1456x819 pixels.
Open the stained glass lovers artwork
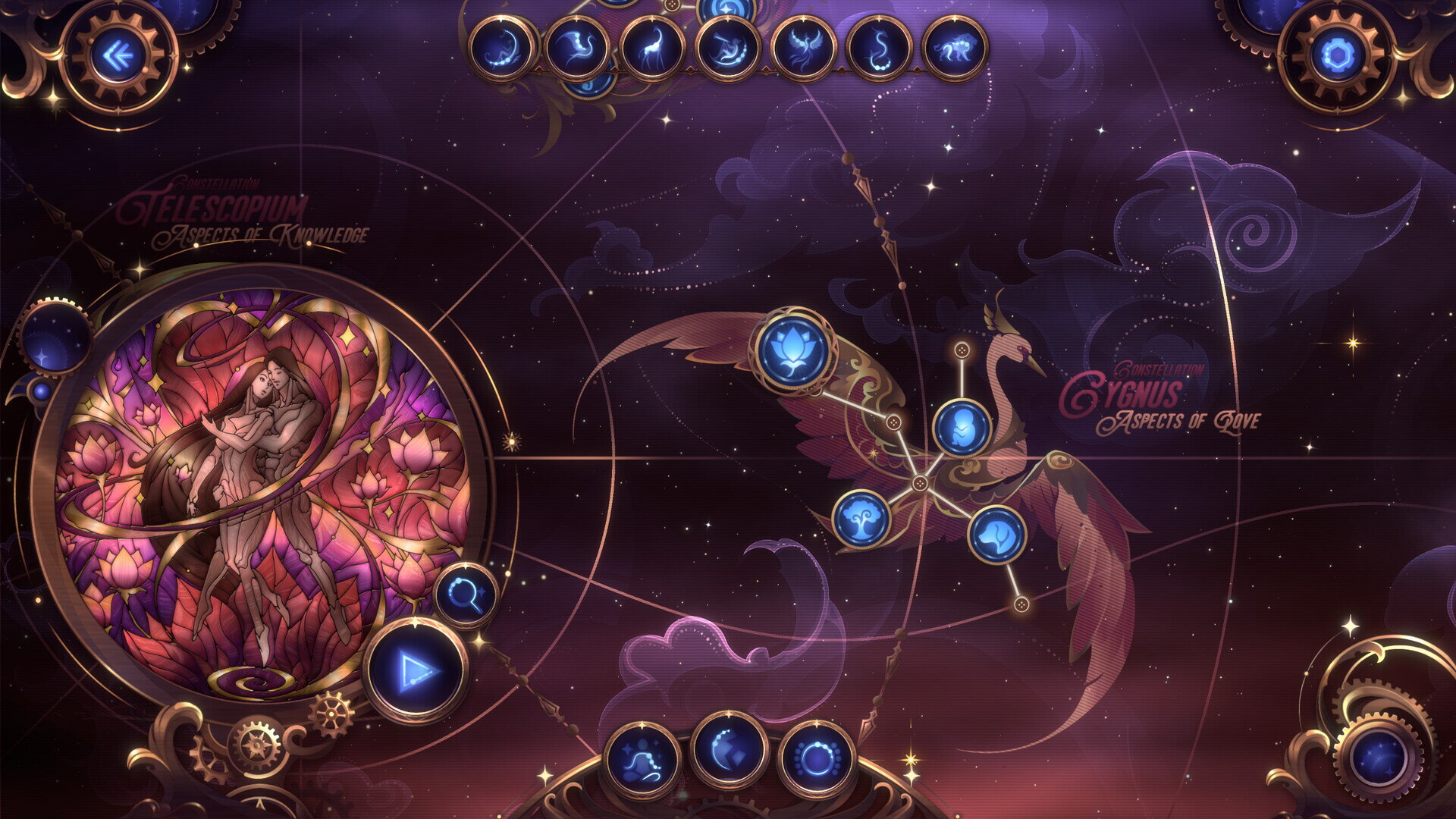262,485
